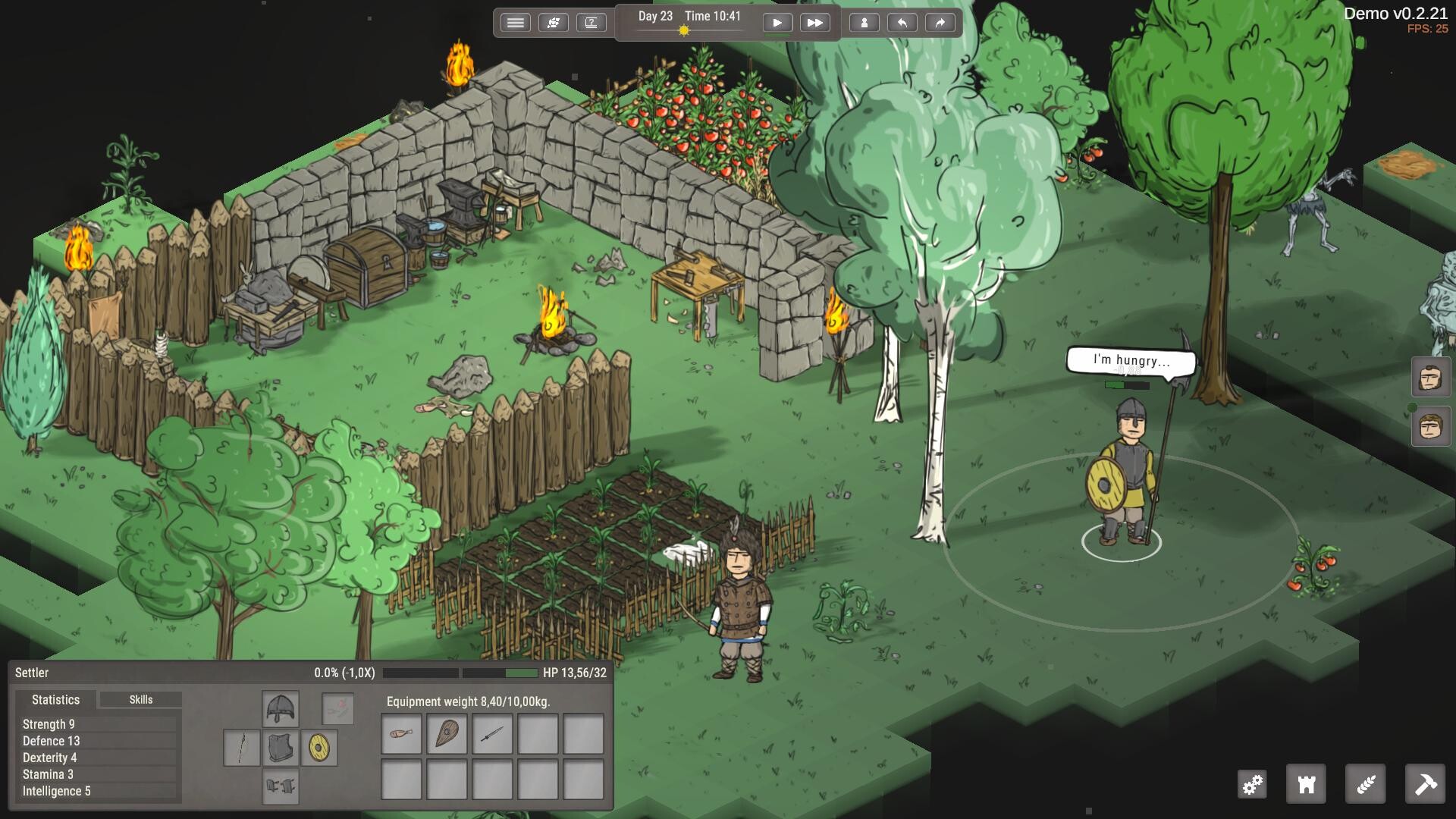The width and height of the screenshot is (1456, 819).
Task: Select the wooden kite shield in inventory
Action: tap(447, 733)
